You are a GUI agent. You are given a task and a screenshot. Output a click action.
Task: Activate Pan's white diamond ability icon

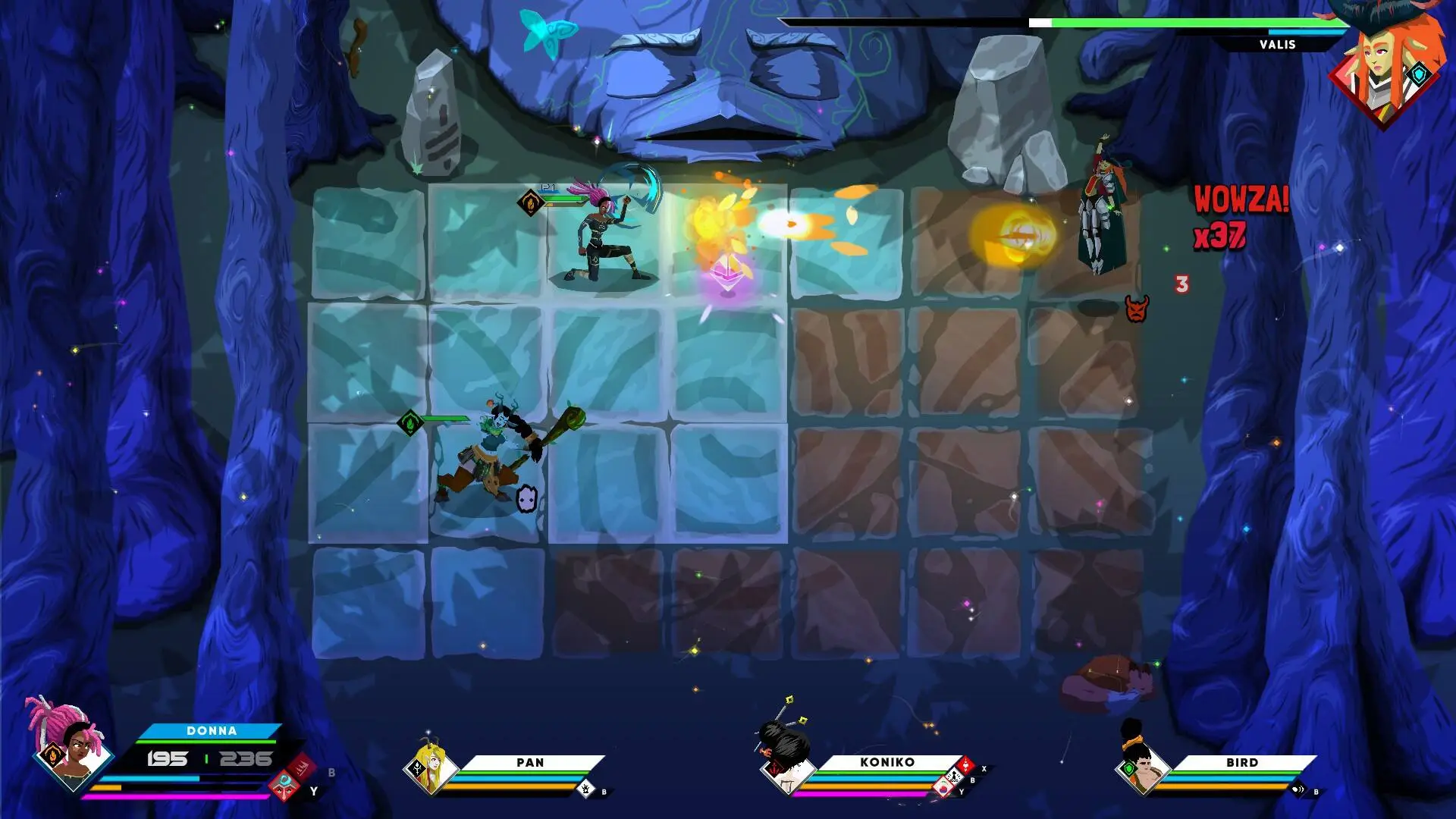tap(586, 789)
